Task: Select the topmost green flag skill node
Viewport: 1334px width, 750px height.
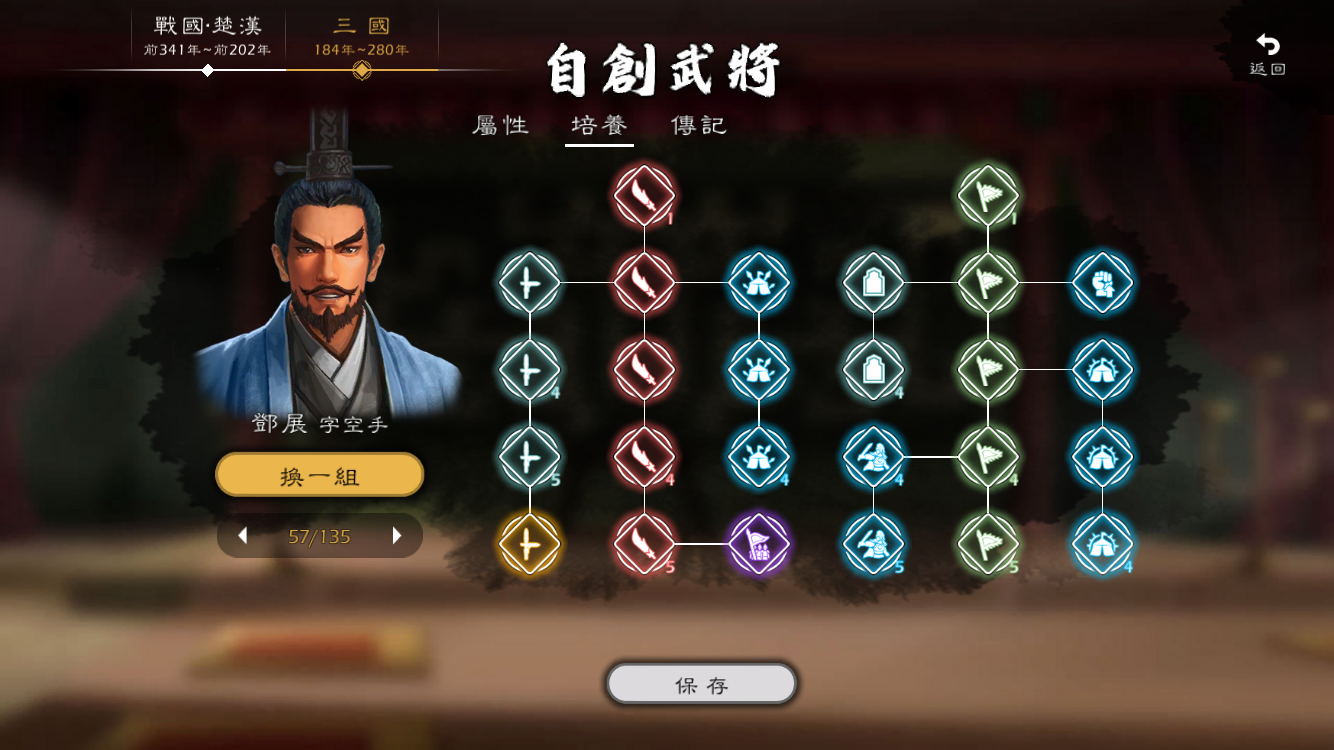Action: (988, 195)
